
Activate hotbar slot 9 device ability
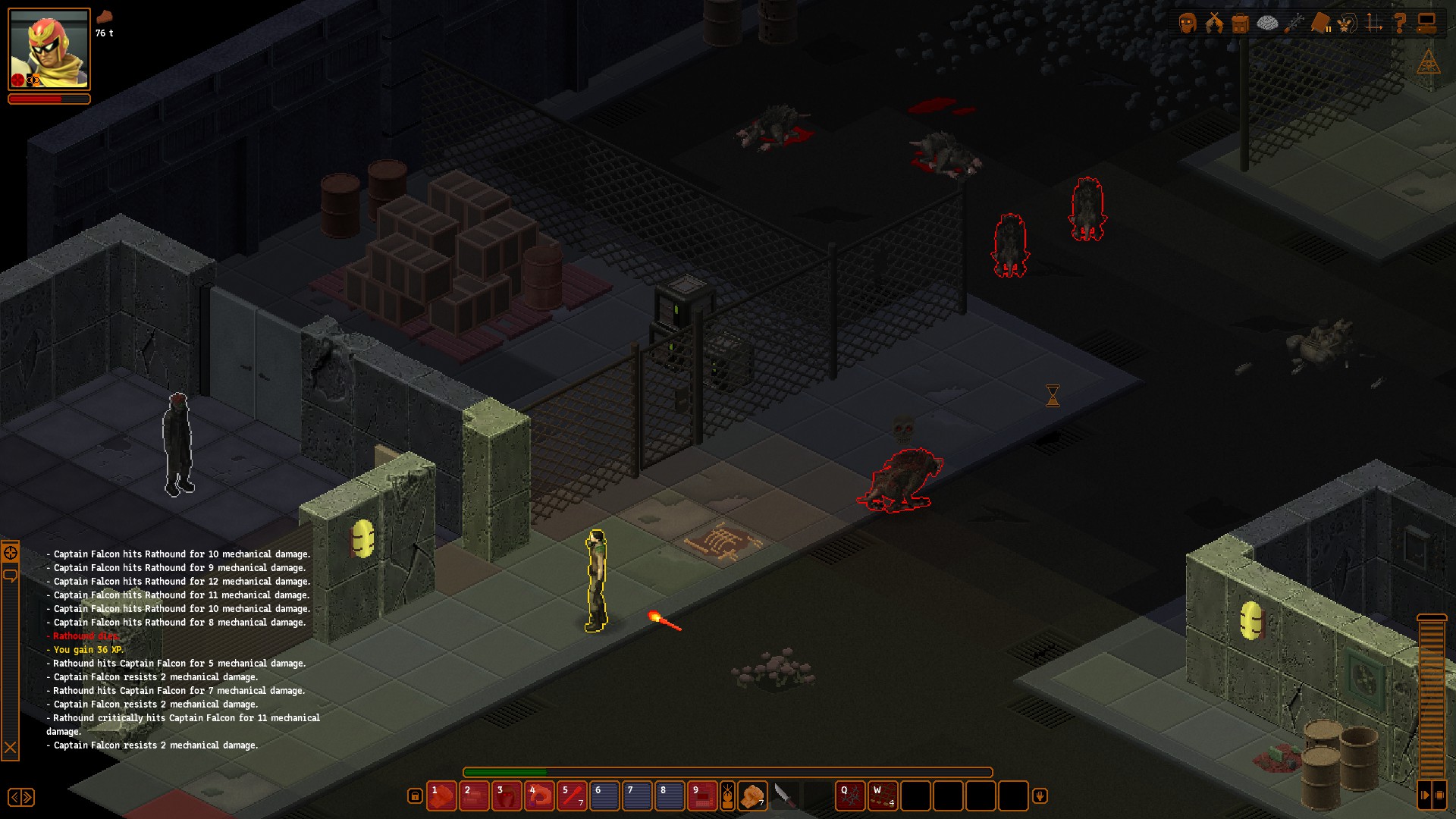702,796
